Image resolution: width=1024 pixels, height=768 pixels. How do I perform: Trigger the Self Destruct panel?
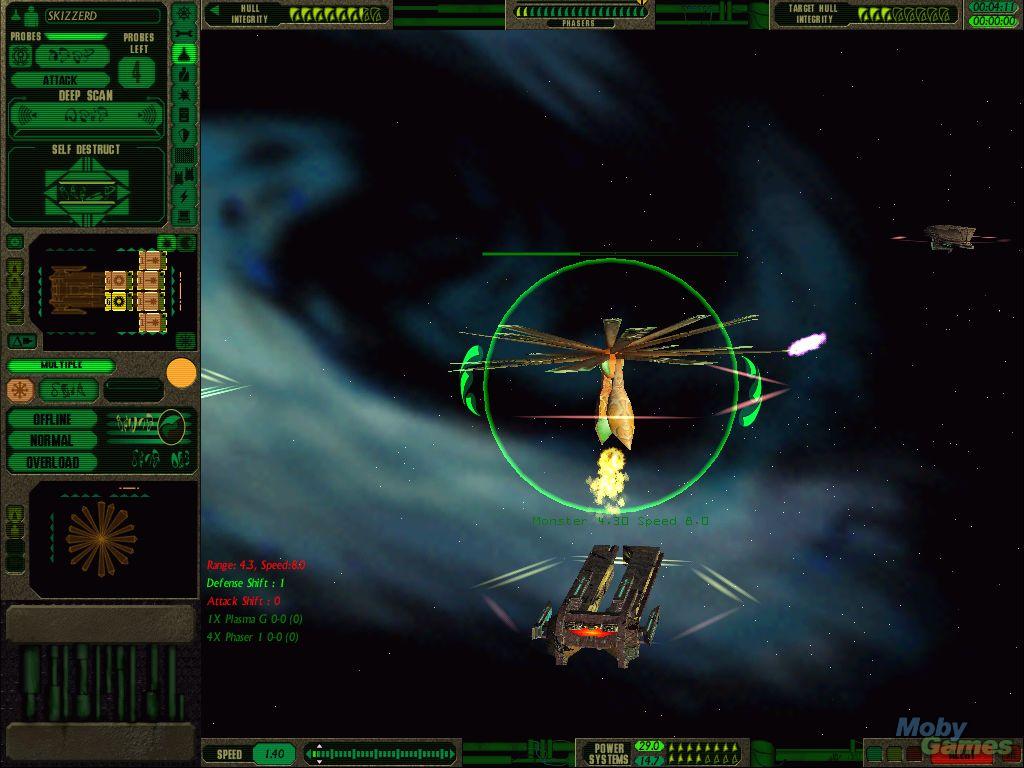click(86, 185)
